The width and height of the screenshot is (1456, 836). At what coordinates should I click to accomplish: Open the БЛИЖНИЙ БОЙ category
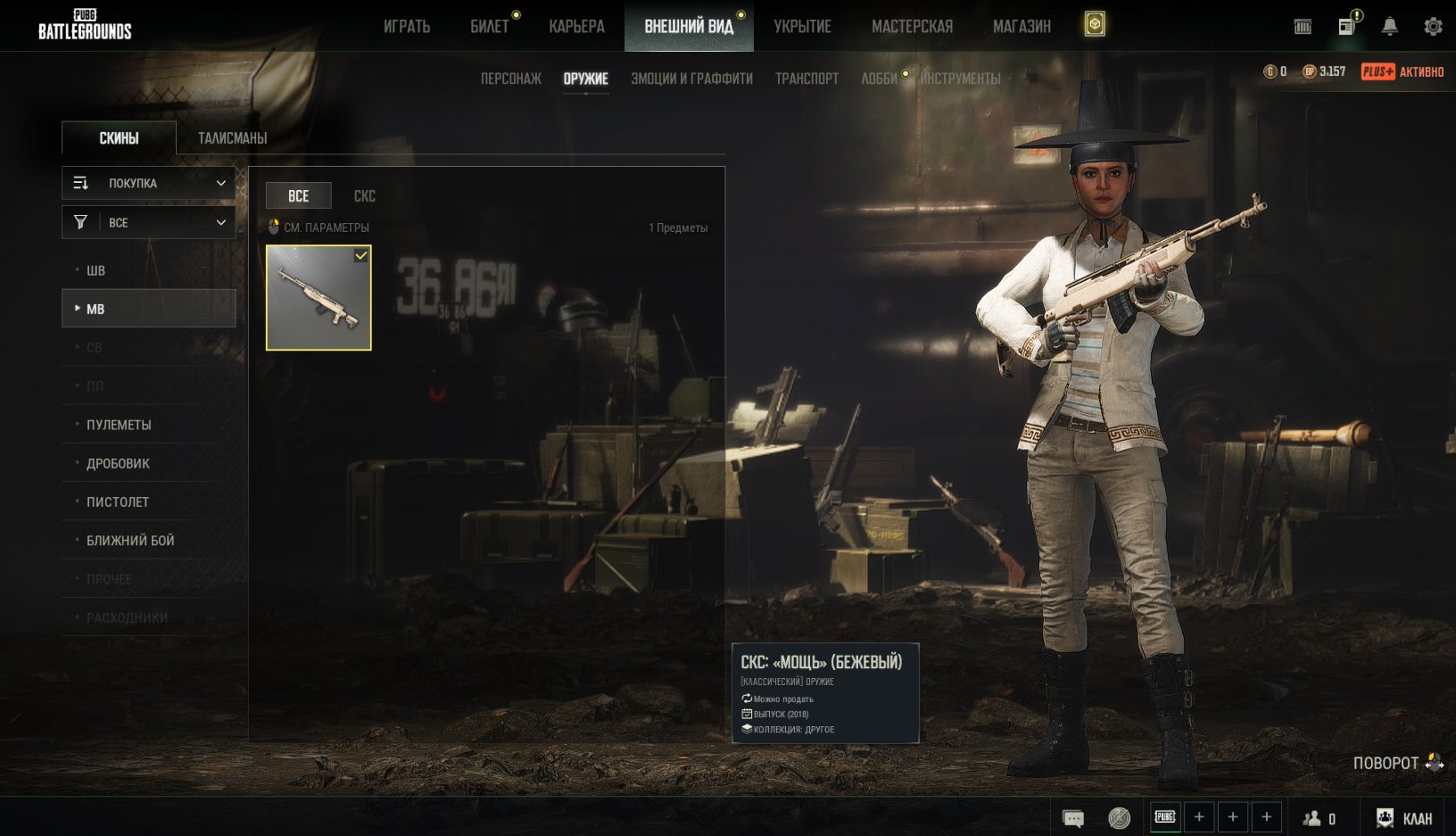tap(130, 540)
